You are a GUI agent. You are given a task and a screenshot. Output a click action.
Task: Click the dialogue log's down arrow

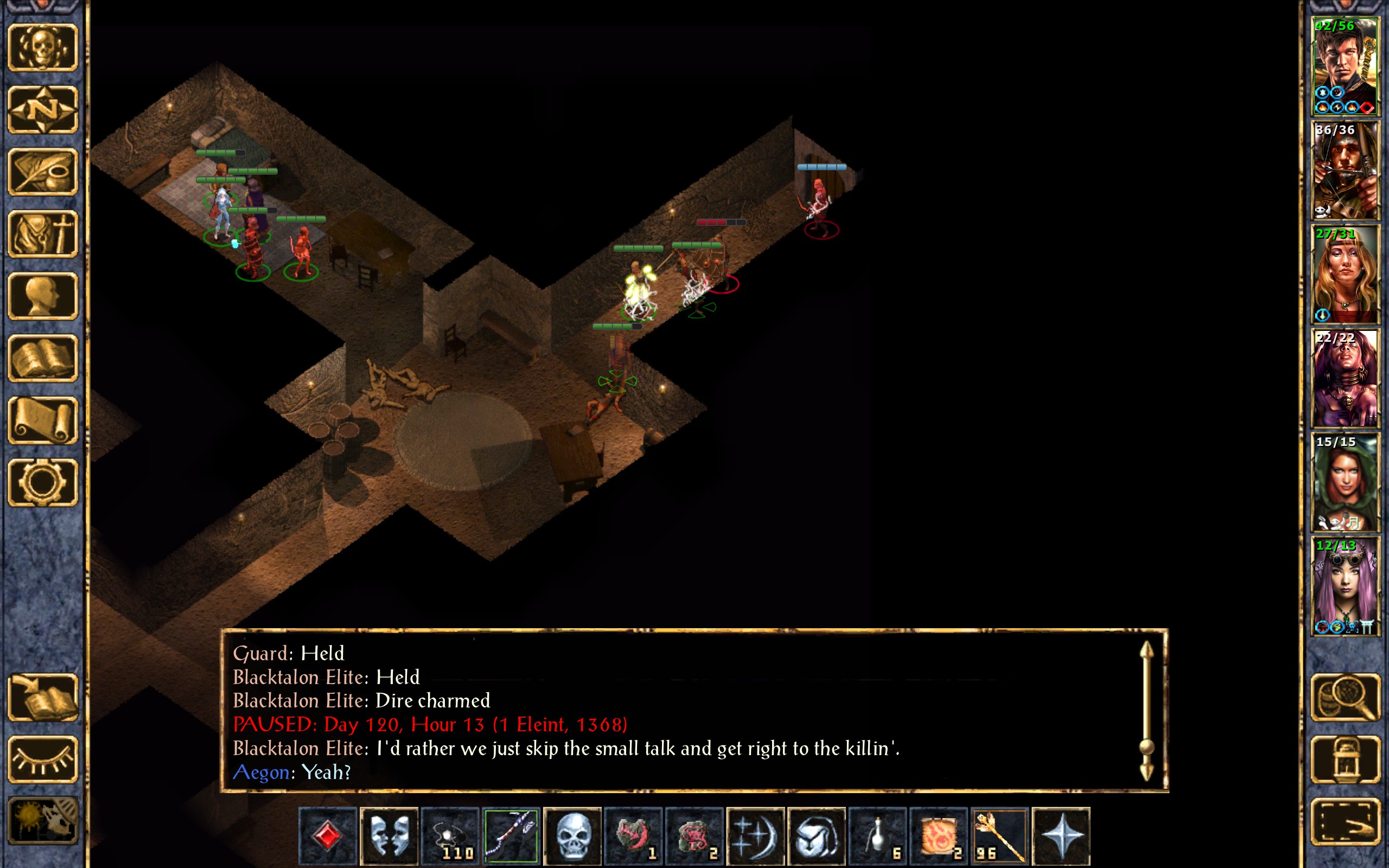click(x=1146, y=771)
